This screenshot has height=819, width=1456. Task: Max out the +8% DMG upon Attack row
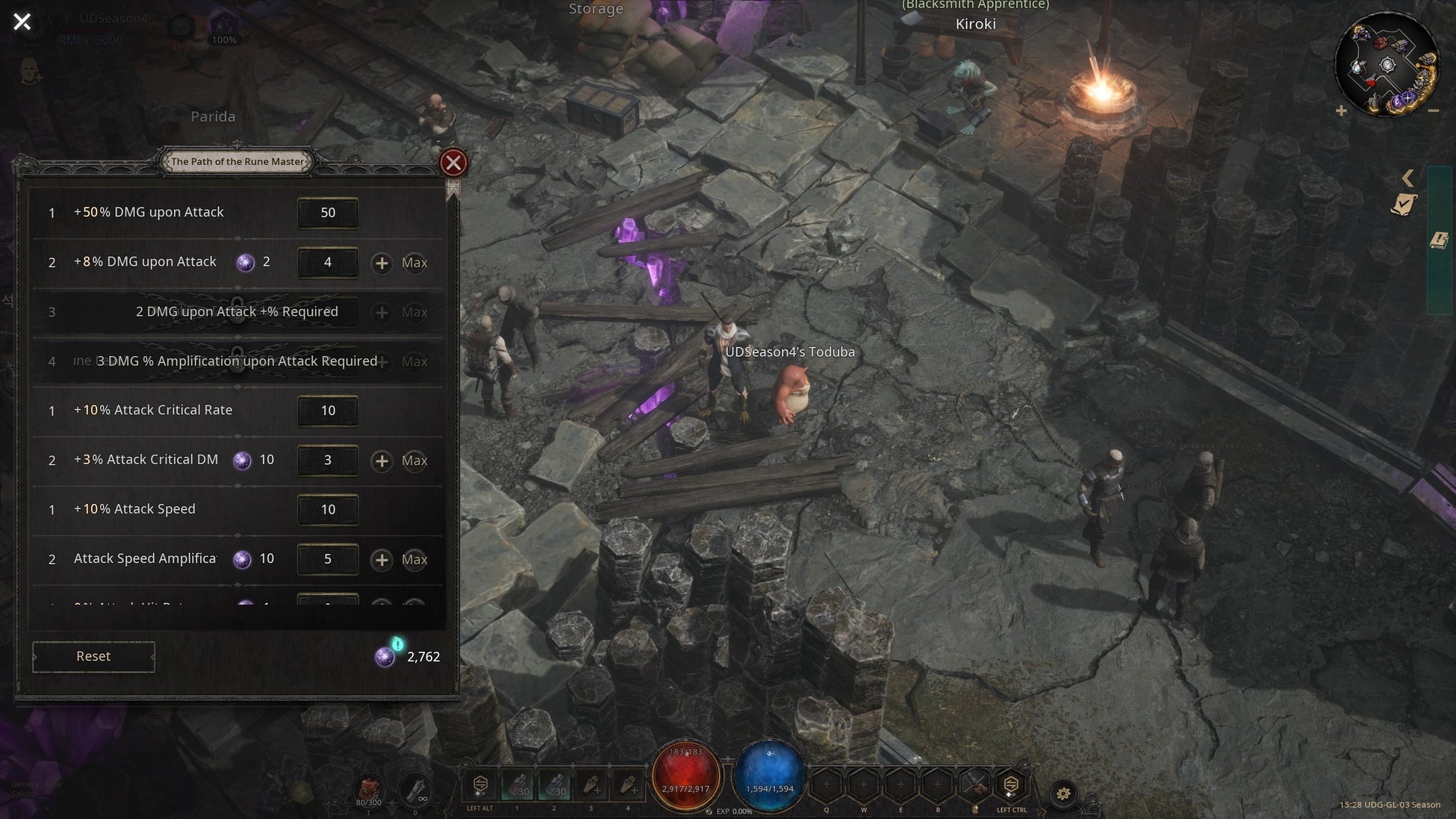[414, 263]
